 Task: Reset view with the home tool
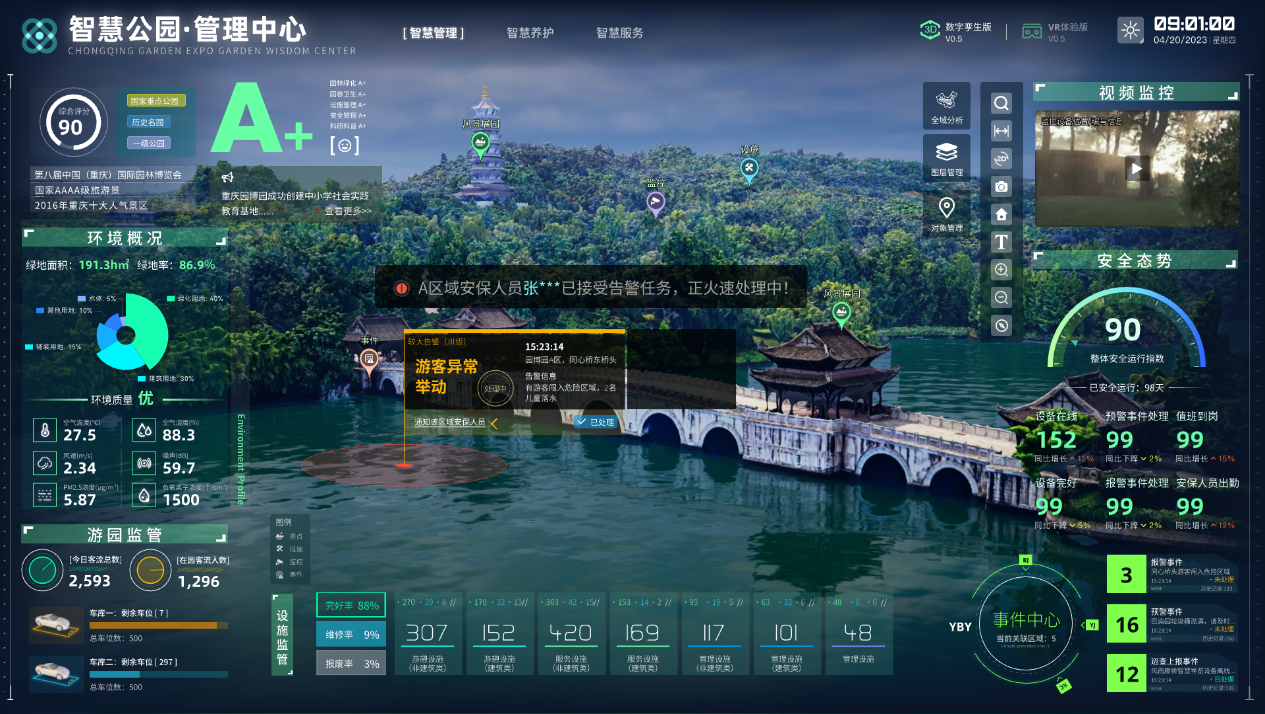[x=1001, y=214]
